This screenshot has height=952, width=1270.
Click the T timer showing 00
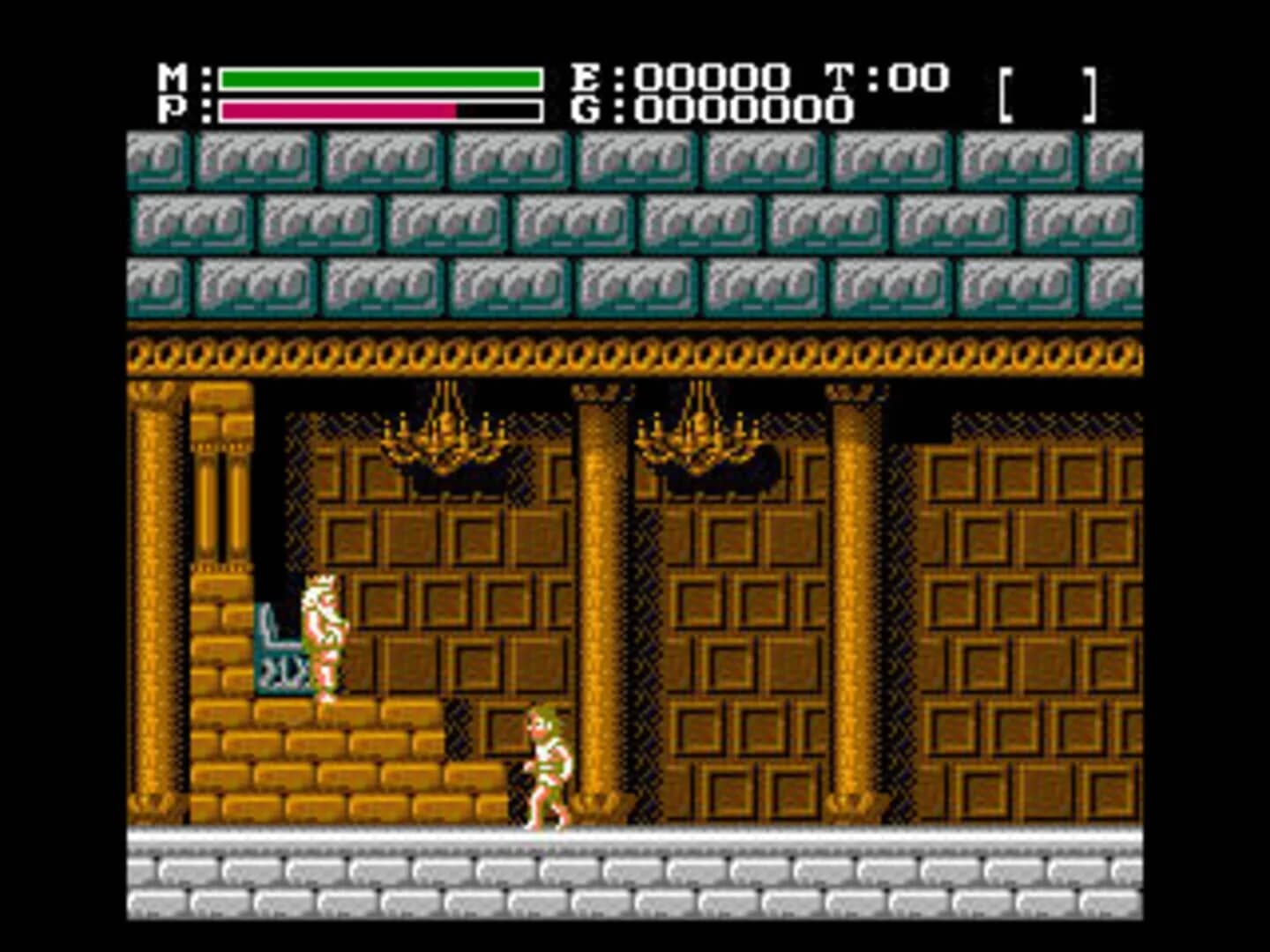[901, 76]
